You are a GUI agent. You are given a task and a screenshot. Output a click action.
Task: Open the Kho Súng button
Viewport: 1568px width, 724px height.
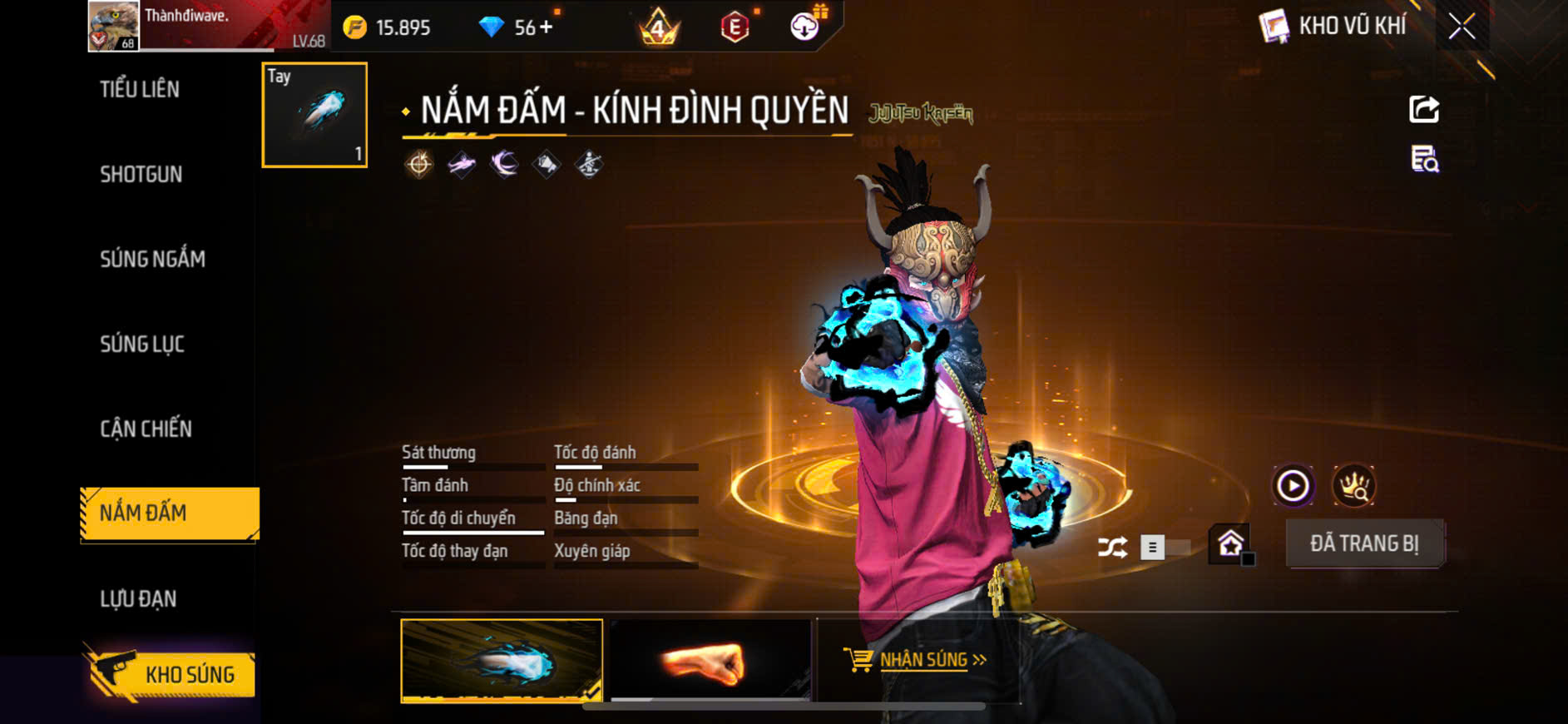coord(171,675)
